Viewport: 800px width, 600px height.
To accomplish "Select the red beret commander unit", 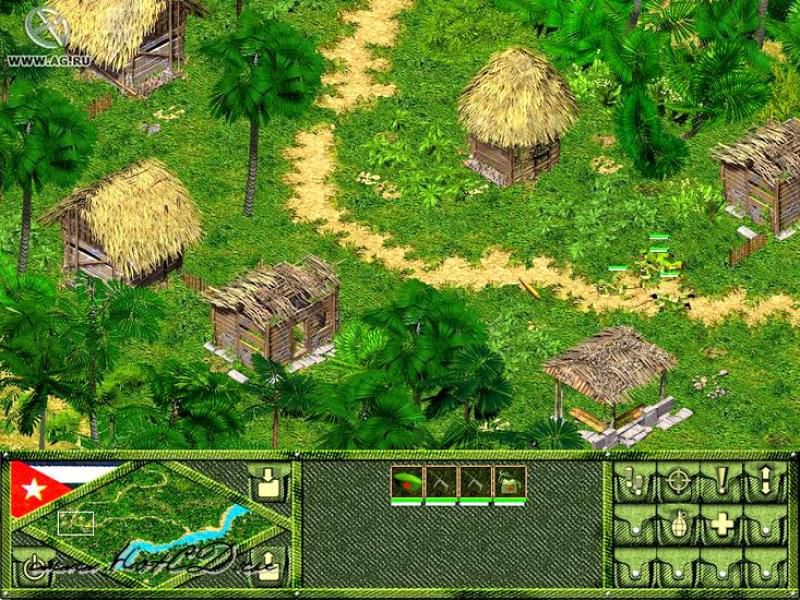I will 407,482.
